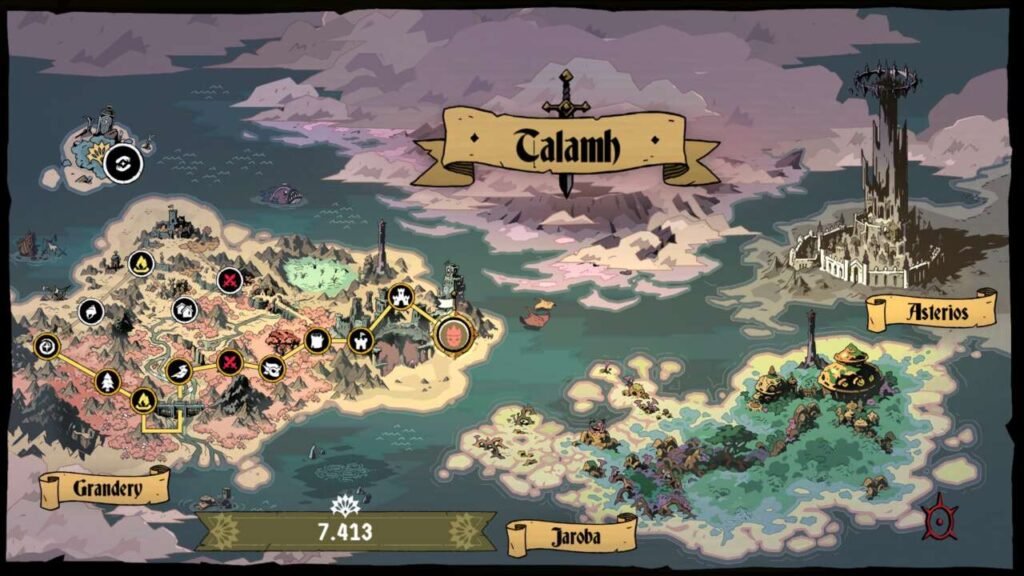The width and height of the screenshot is (1024, 576).
Task: Select the house map node
Action: coord(184,309)
